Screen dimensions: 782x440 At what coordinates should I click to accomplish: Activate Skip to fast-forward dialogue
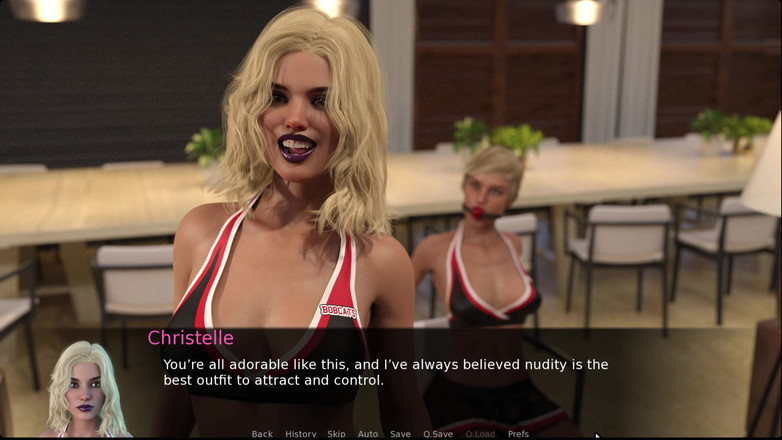[336, 434]
